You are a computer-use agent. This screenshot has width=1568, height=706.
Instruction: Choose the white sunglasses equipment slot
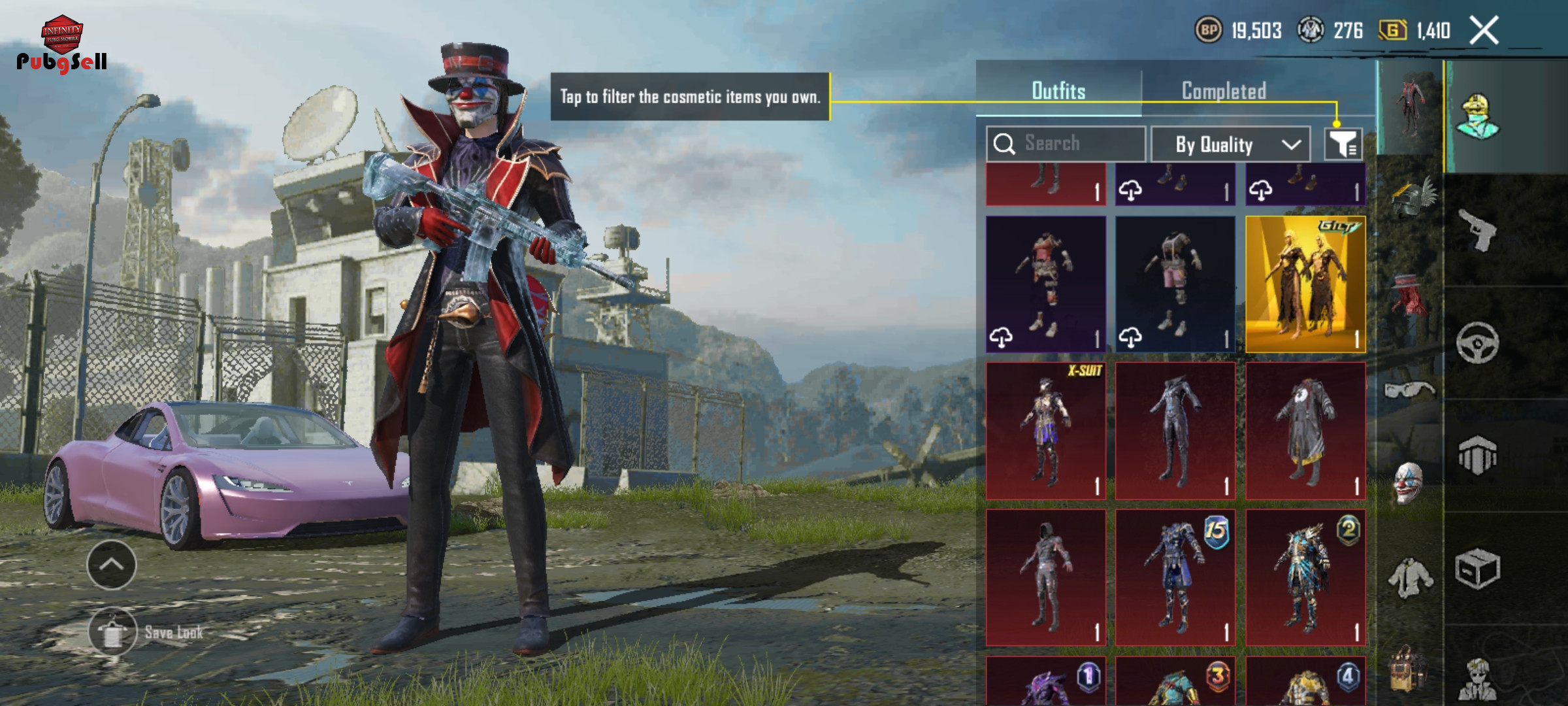[x=1410, y=390]
